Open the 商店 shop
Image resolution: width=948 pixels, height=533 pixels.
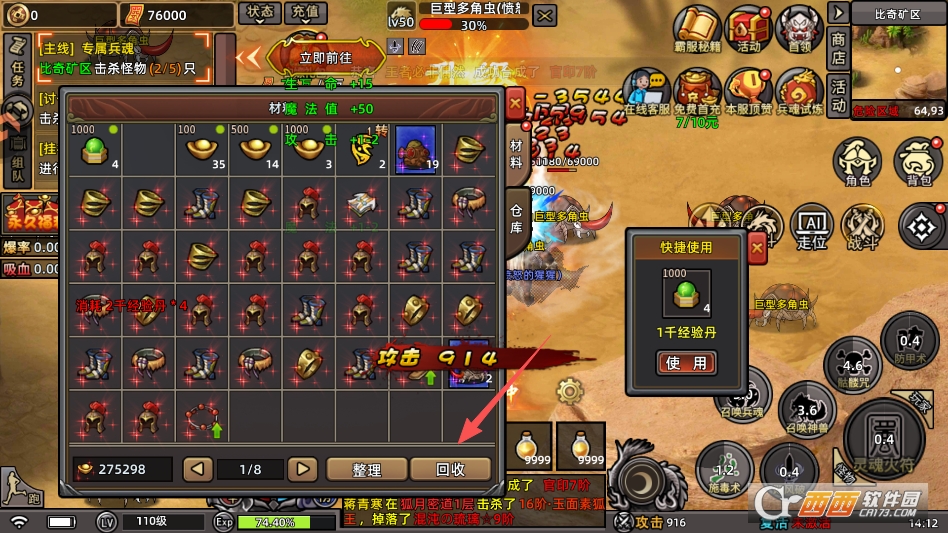coord(838,47)
